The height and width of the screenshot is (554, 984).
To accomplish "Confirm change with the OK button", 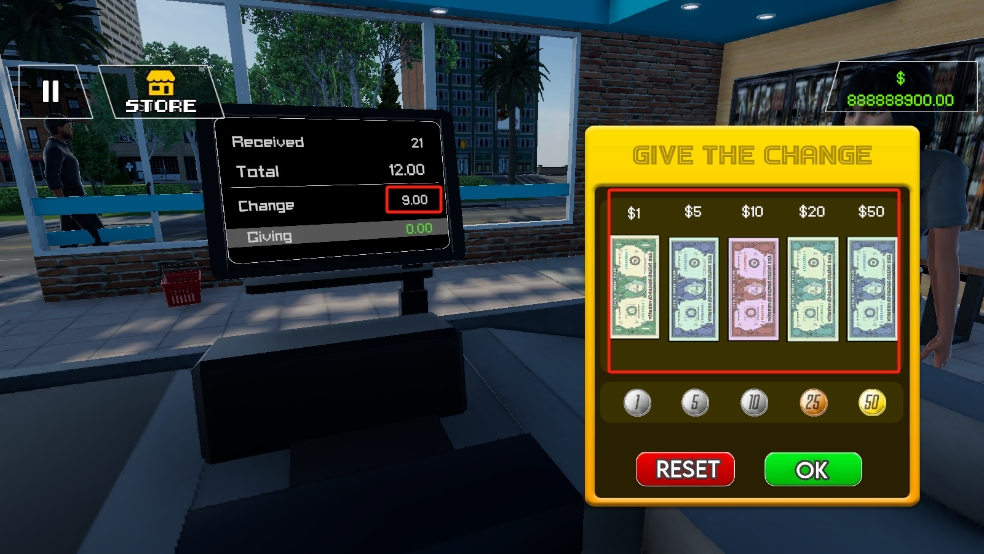I will click(x=812, y=469).
